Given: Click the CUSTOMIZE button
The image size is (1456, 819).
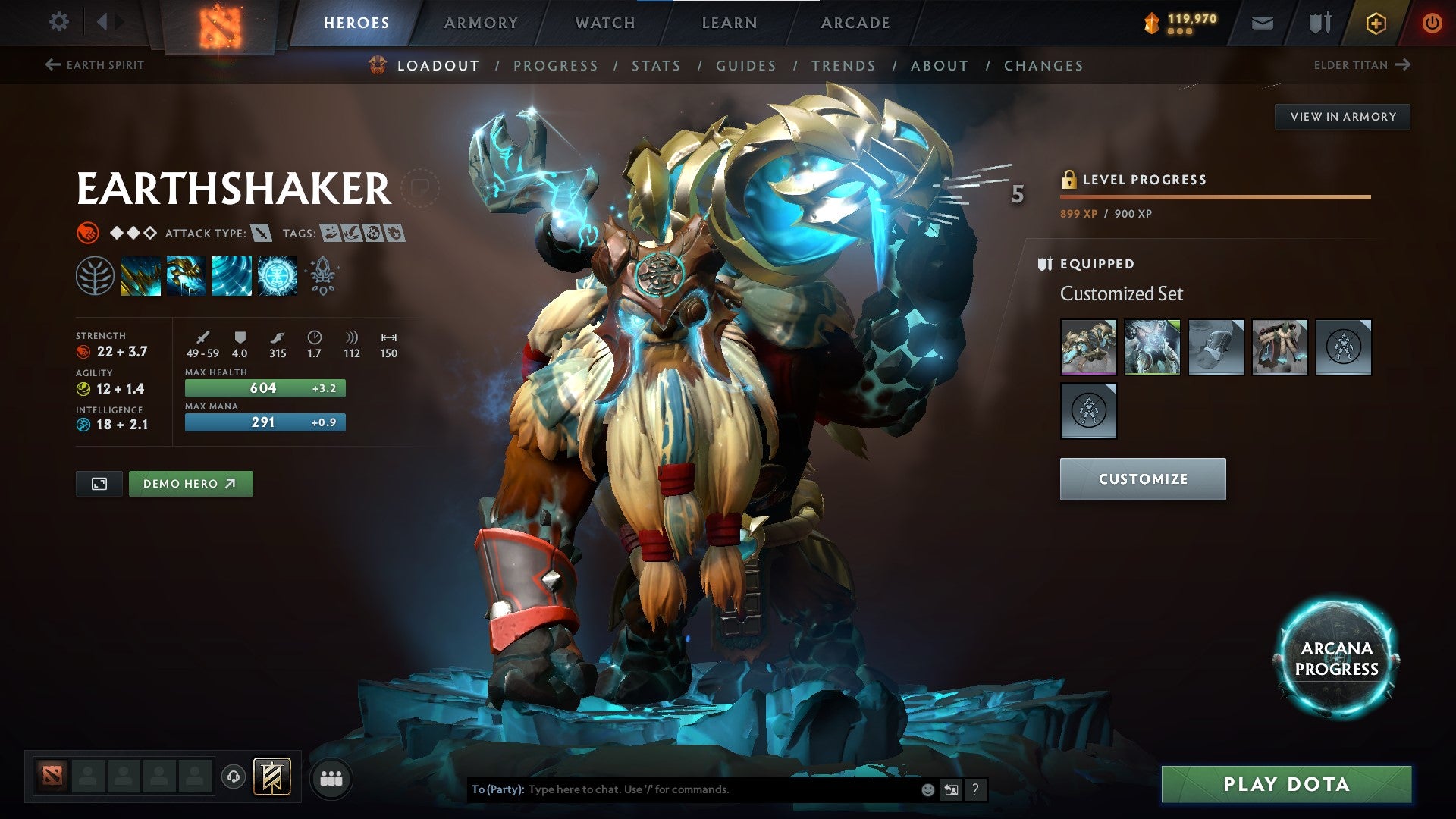Looking at the screenshot, I should tap(1142, 479).
